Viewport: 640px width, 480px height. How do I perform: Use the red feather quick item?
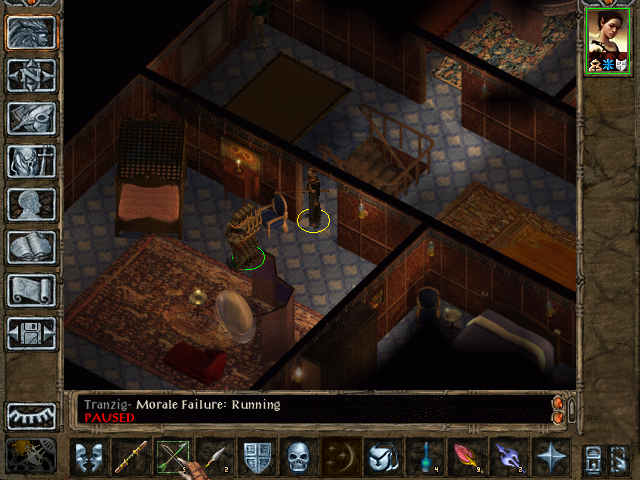point(468,458)
